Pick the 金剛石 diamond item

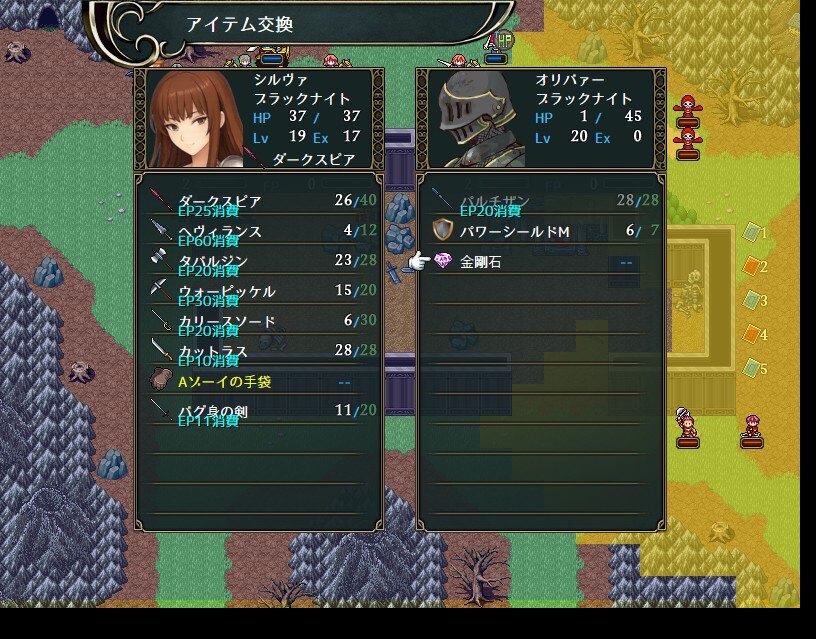click(x=540, y=262)
